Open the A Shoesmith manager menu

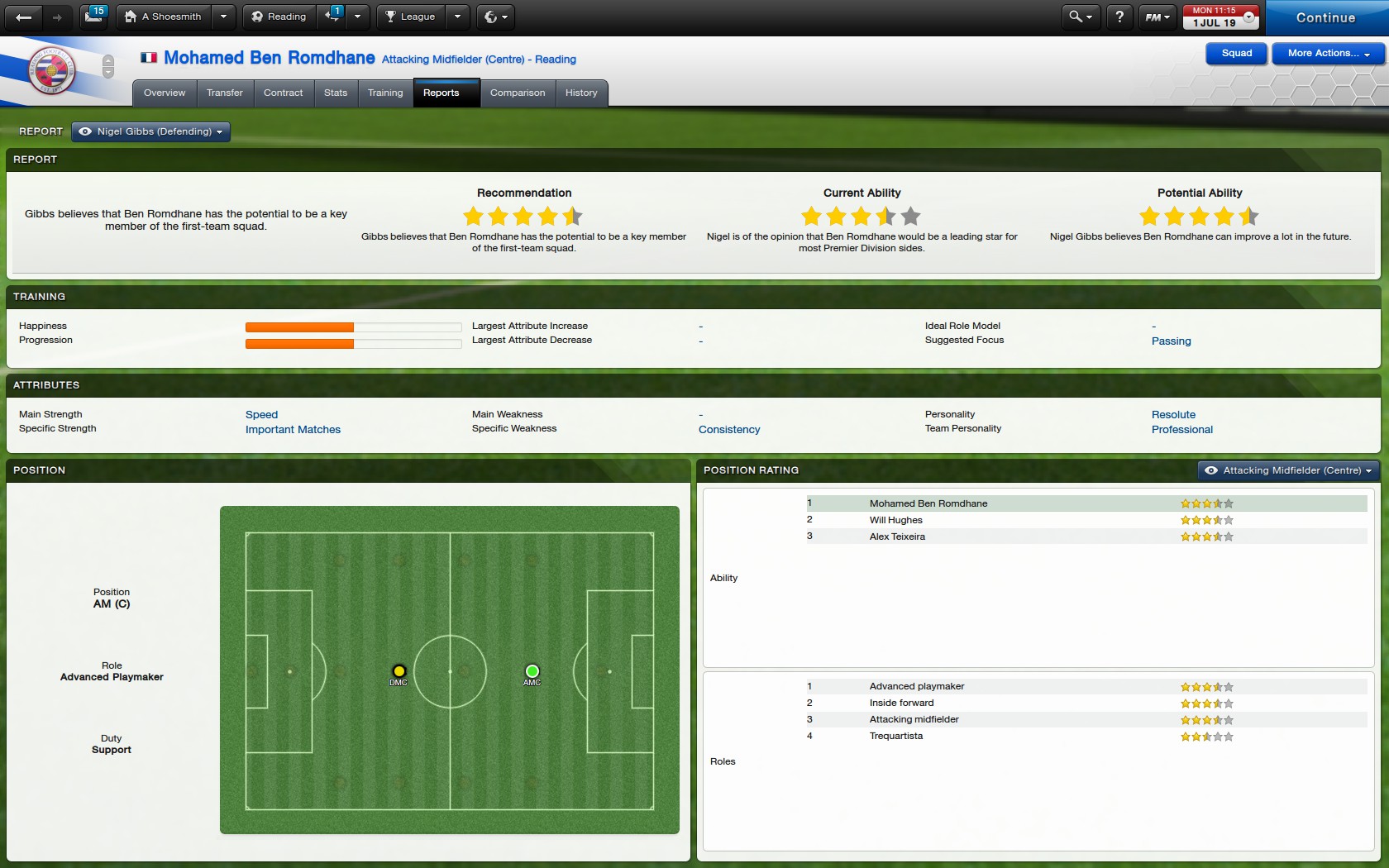click(164, 17)
